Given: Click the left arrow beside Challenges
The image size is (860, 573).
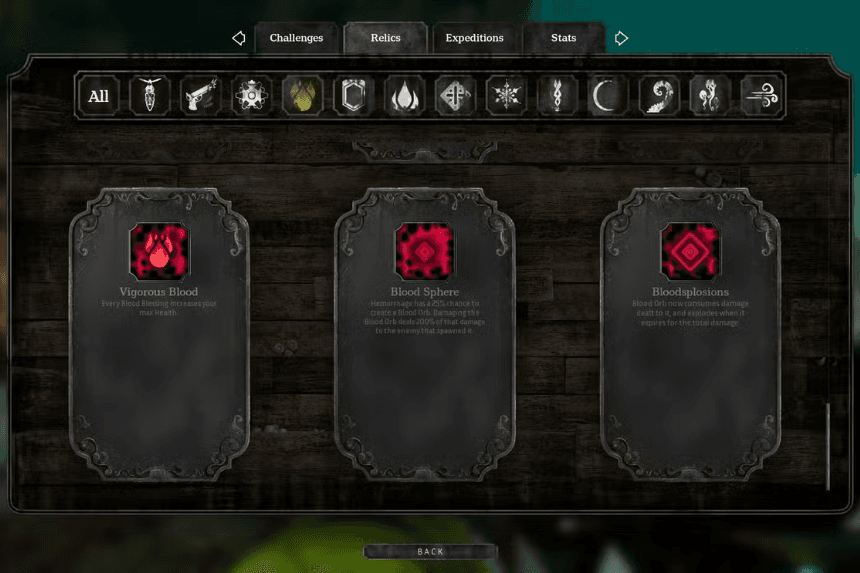Looking at the screenshot, I should (x=239, y=38).
